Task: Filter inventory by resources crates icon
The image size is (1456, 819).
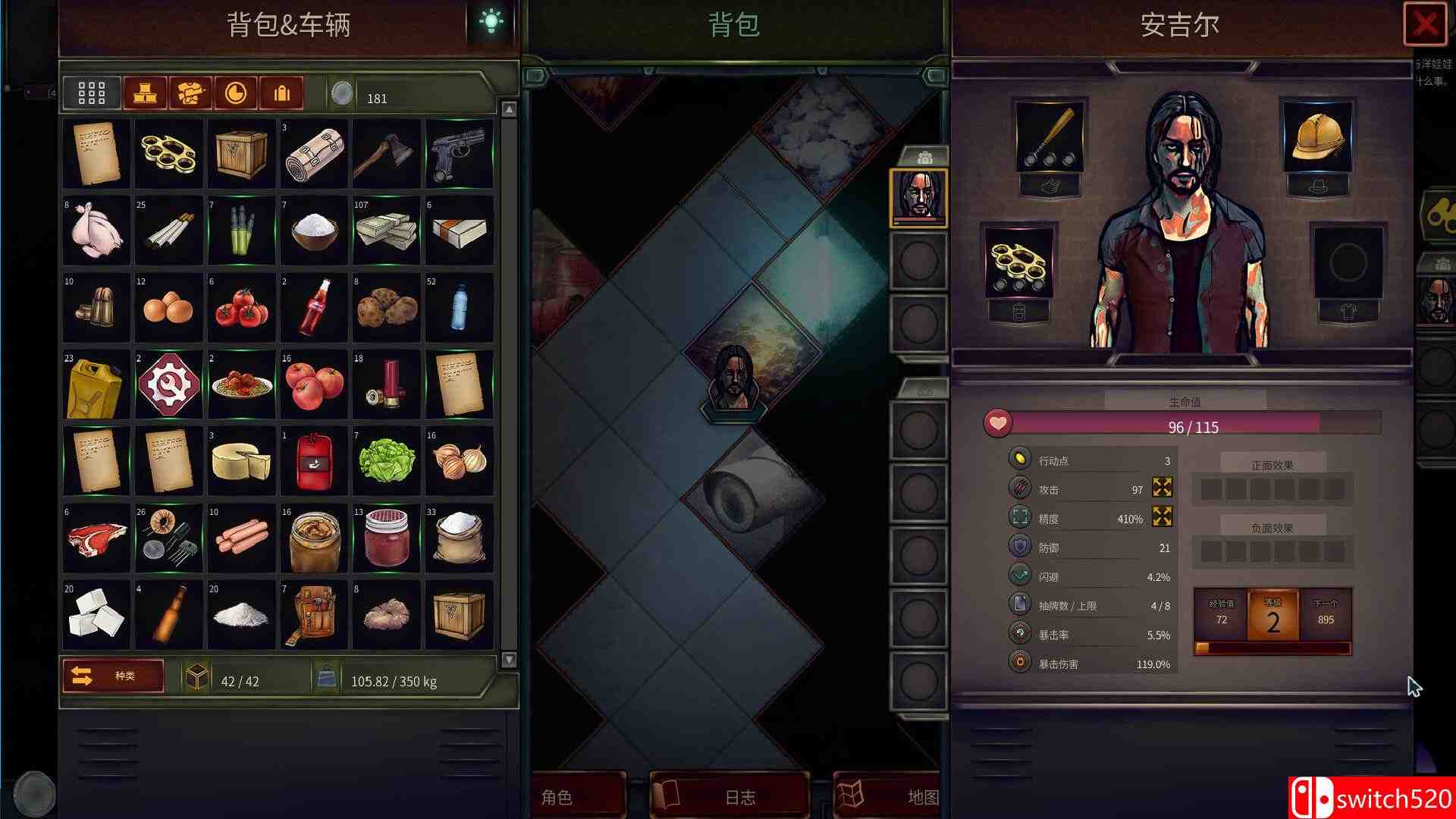Action: click(144, 93)
